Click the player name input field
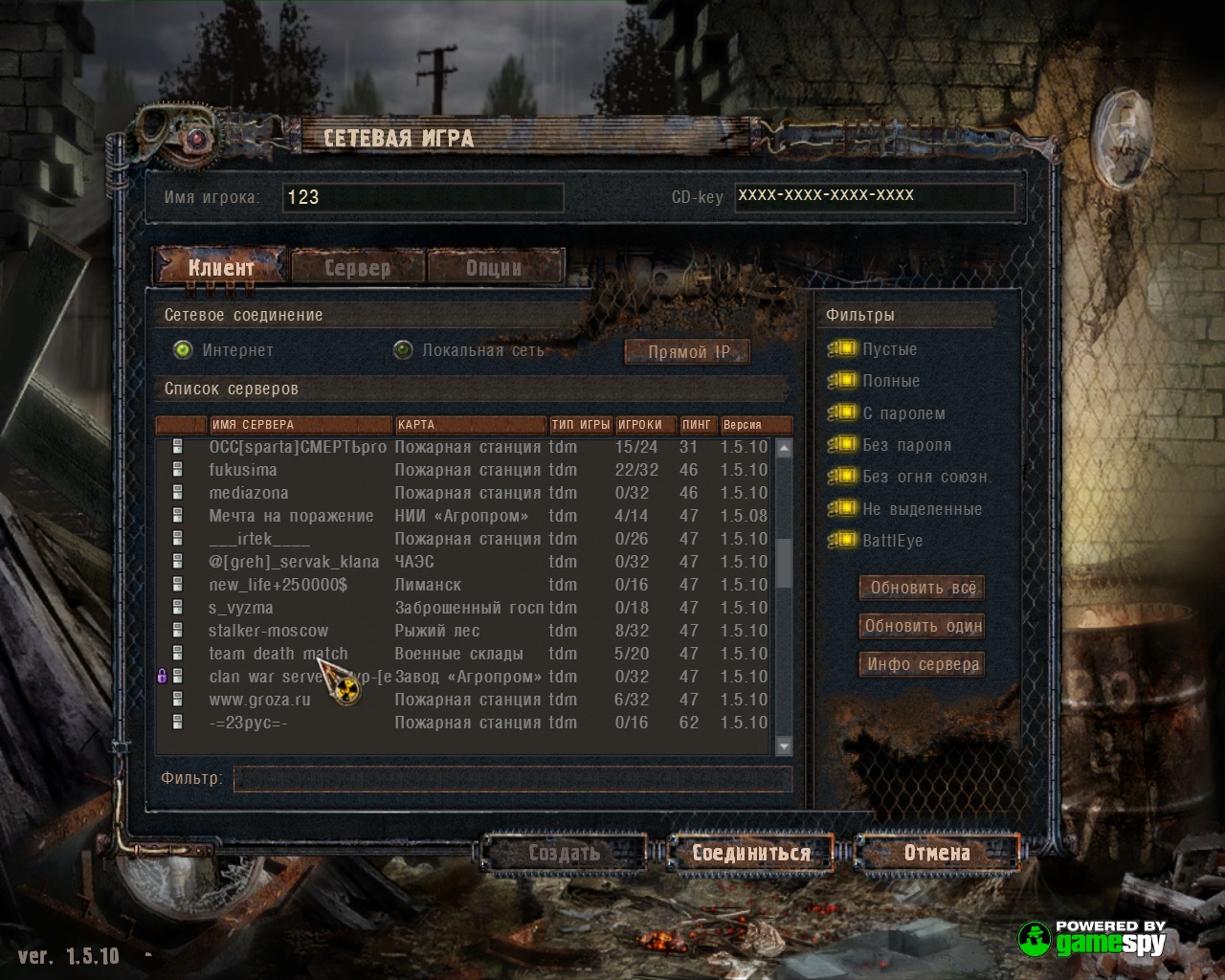 (x=423, y=197)
